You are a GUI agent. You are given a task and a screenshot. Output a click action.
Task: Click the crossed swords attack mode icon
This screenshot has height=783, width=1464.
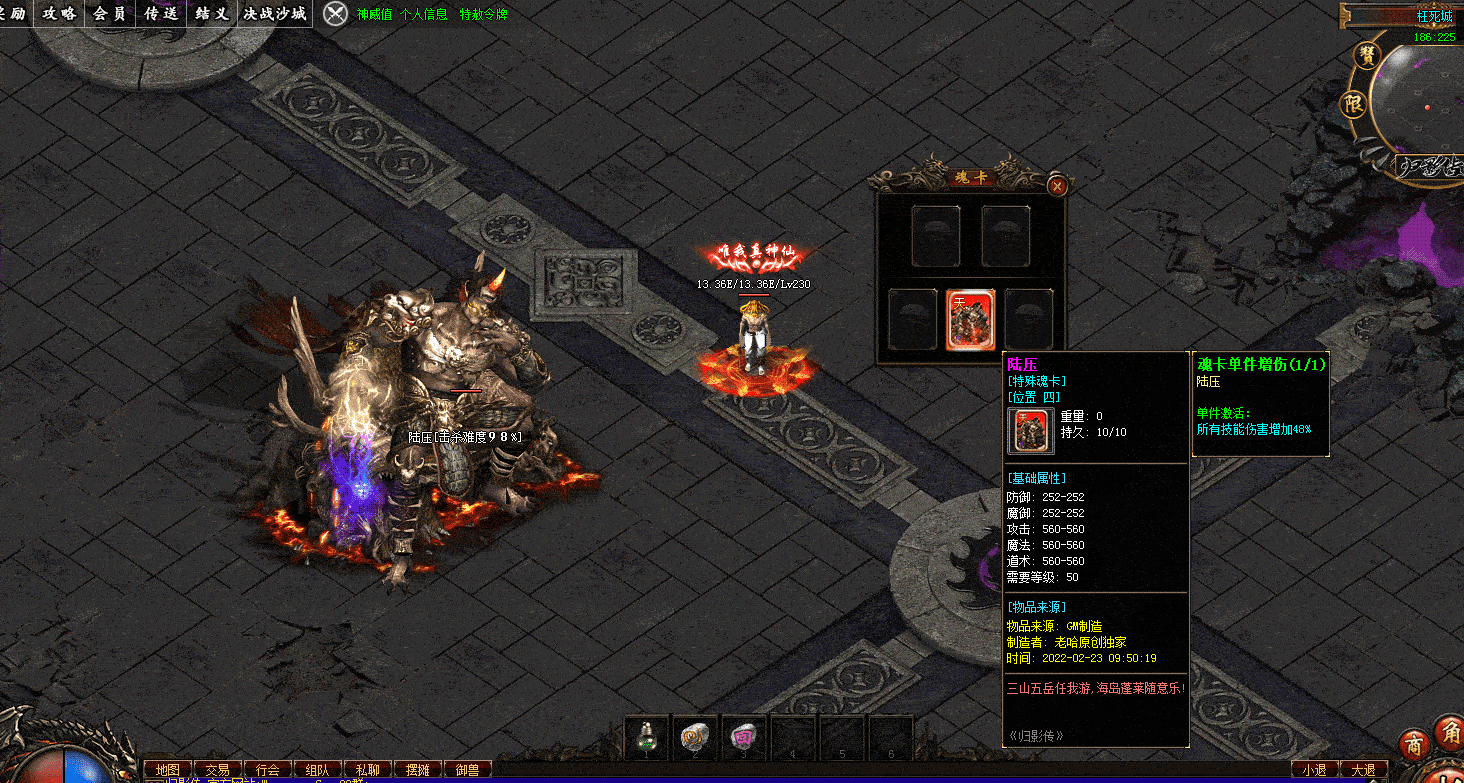(336, 14)
